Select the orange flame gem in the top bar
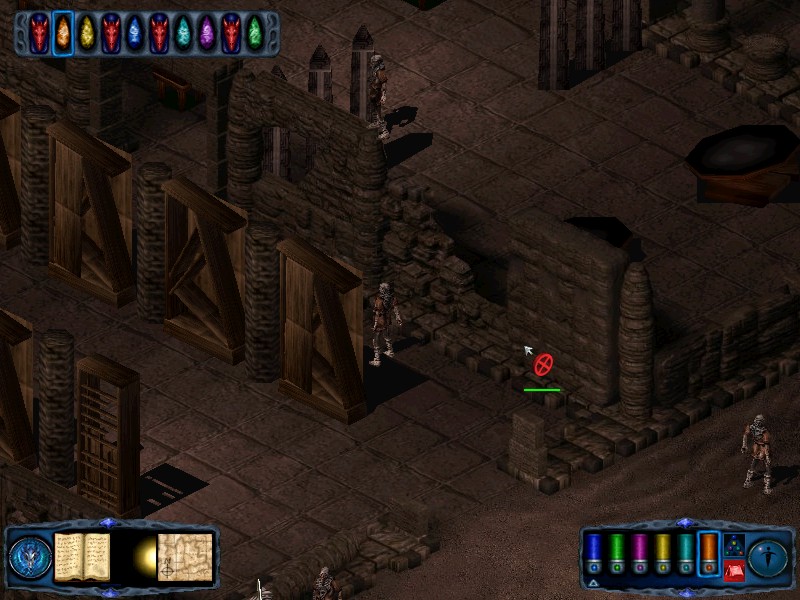Image resolution: width=800 pixels, height=600 pixels. (x=62, y=33)
